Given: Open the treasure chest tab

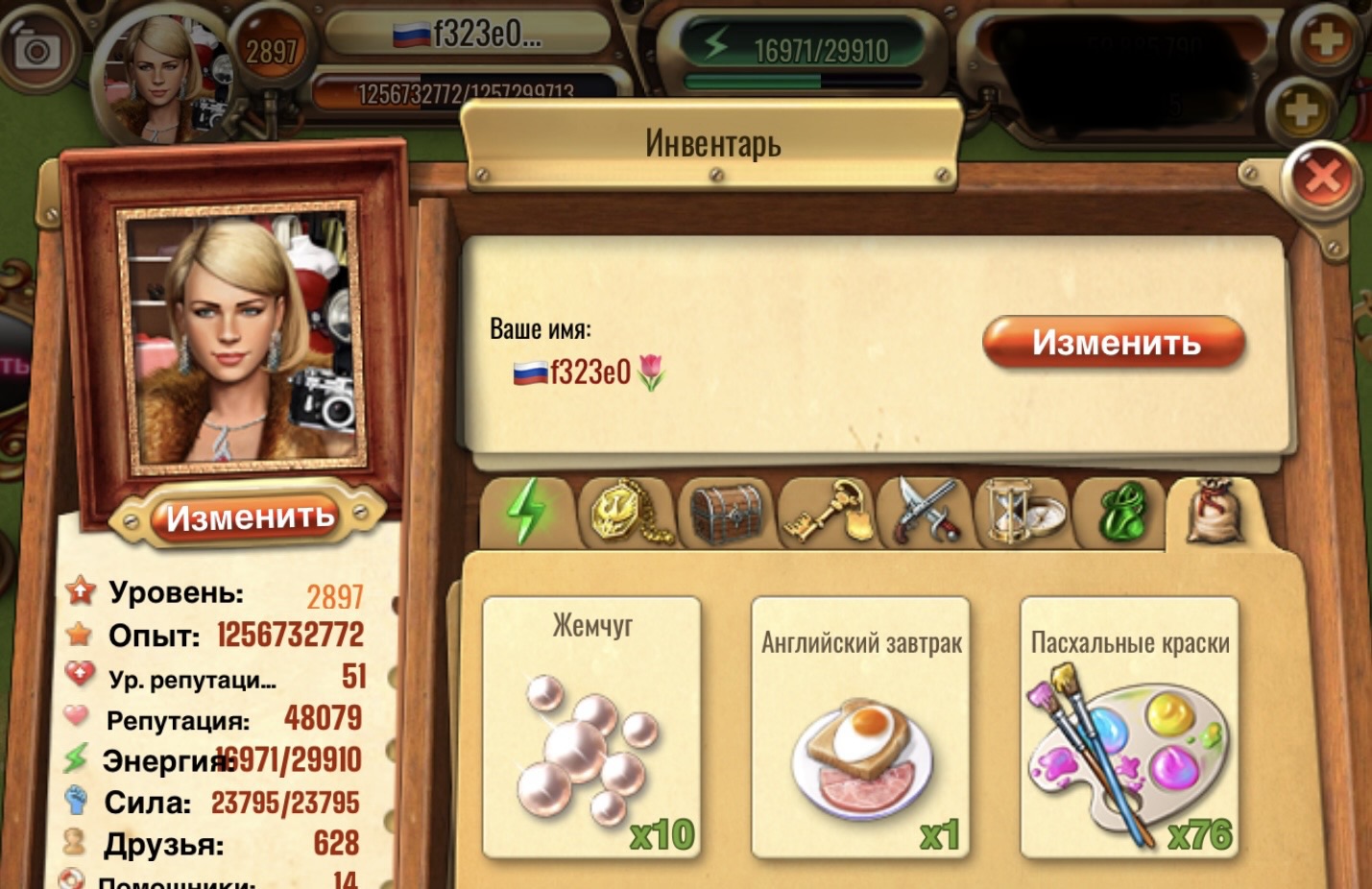Looking at the screenshot, I should click(x=727, y=513).
